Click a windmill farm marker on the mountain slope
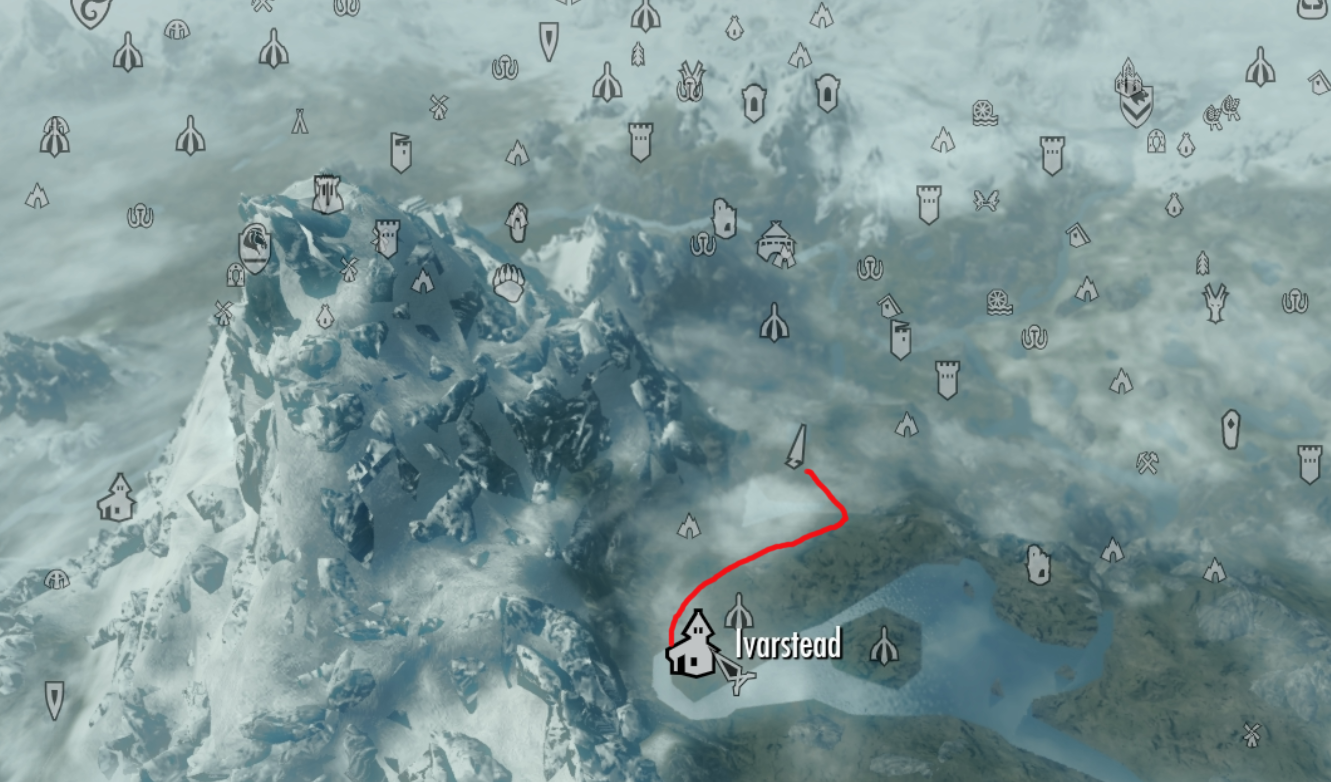Image resolution: width=1331 pixels, height=782 pixels. 349,270
